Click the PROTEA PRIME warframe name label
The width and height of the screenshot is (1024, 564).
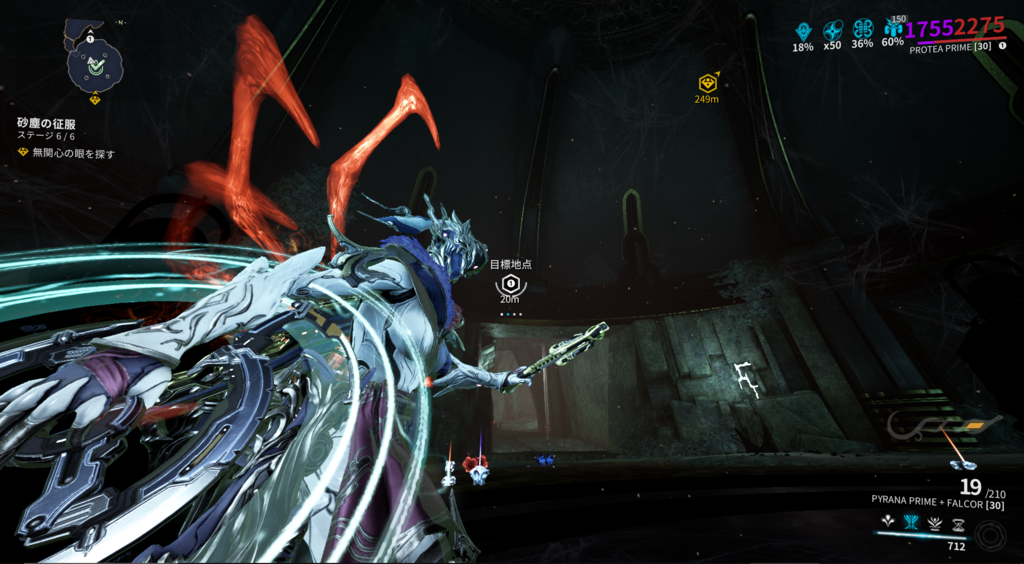pos(951,48)
